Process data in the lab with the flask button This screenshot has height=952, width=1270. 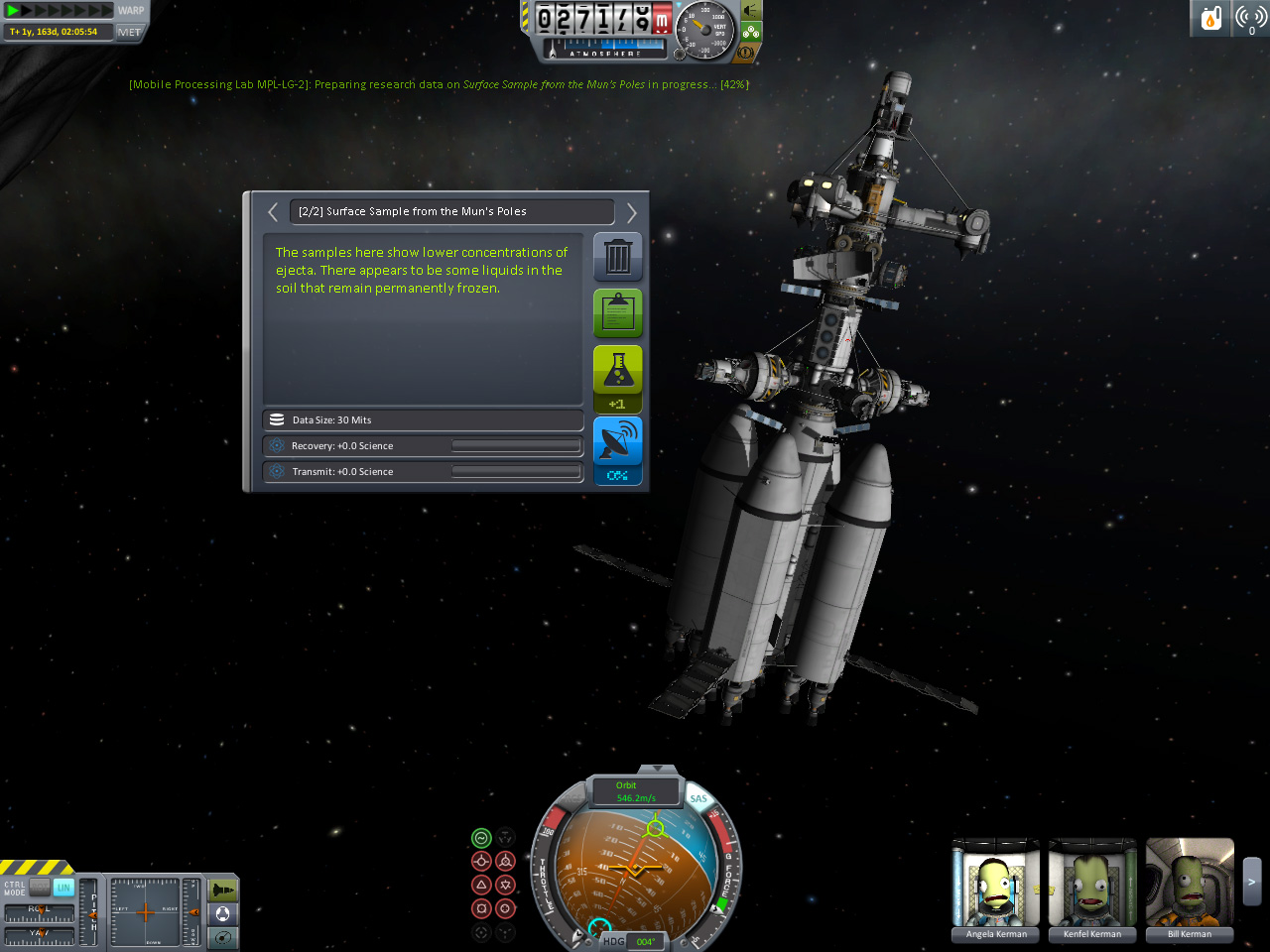tap(617, 370)
